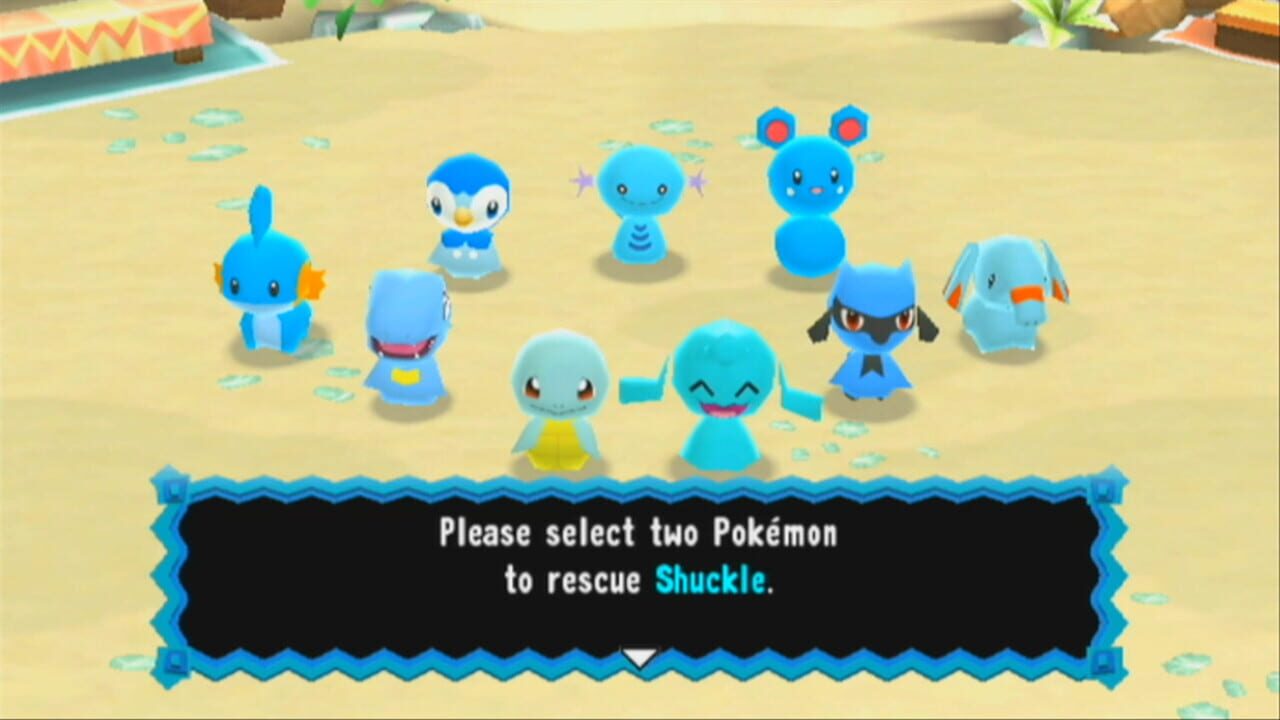Select Azurill with big round ears
The width and height of the screenshot is (1280, 720).
[810, 200]
